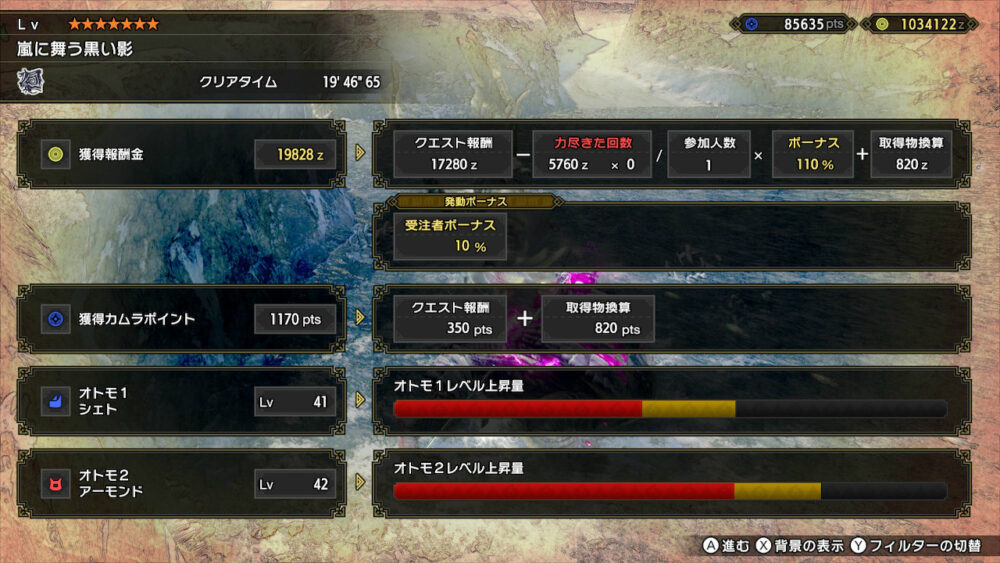
Task: Select the 獲得カムラポイント row
Action: coord(181,319)
